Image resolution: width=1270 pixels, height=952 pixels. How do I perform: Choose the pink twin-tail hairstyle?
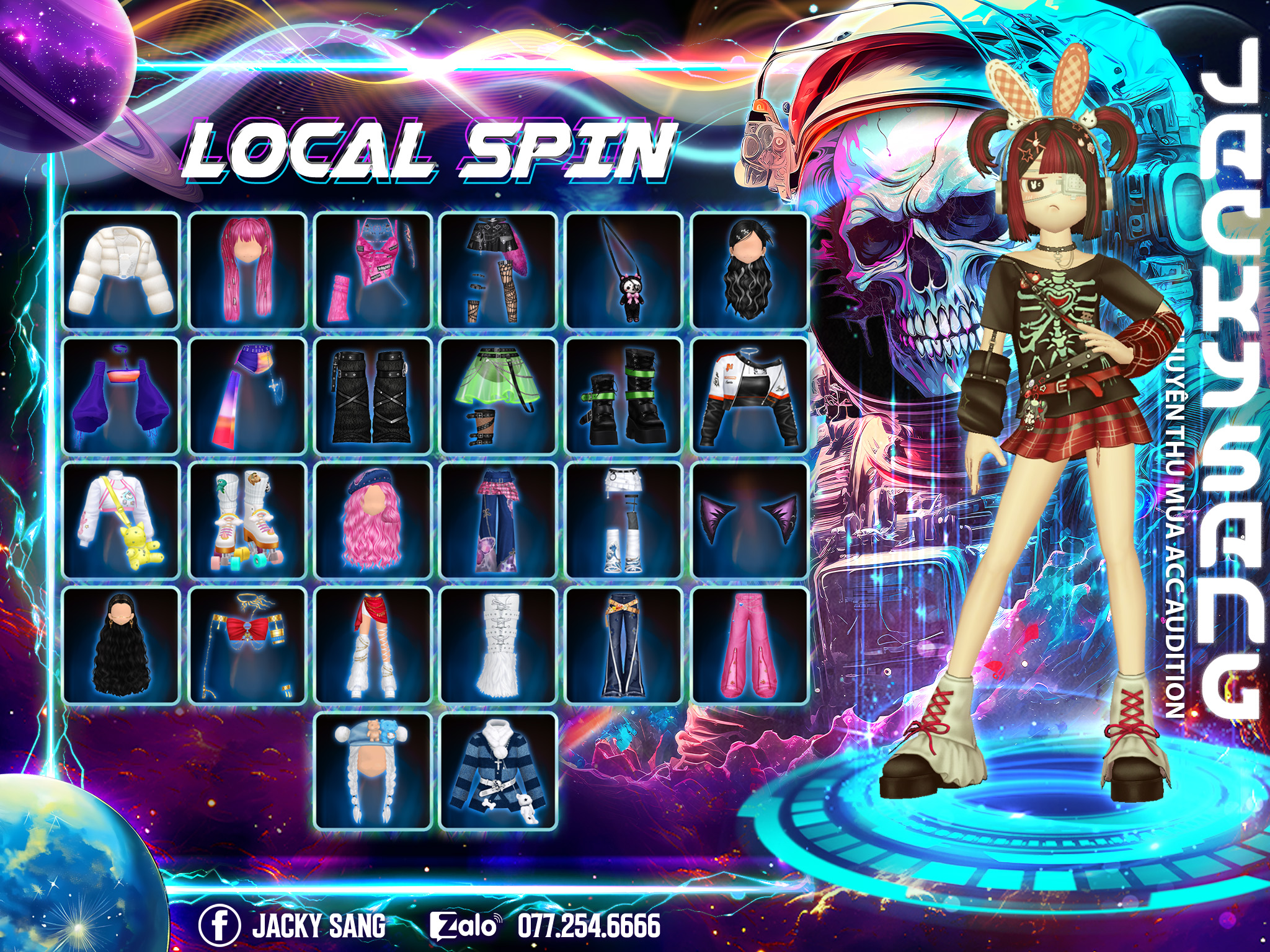click(247, 271)
